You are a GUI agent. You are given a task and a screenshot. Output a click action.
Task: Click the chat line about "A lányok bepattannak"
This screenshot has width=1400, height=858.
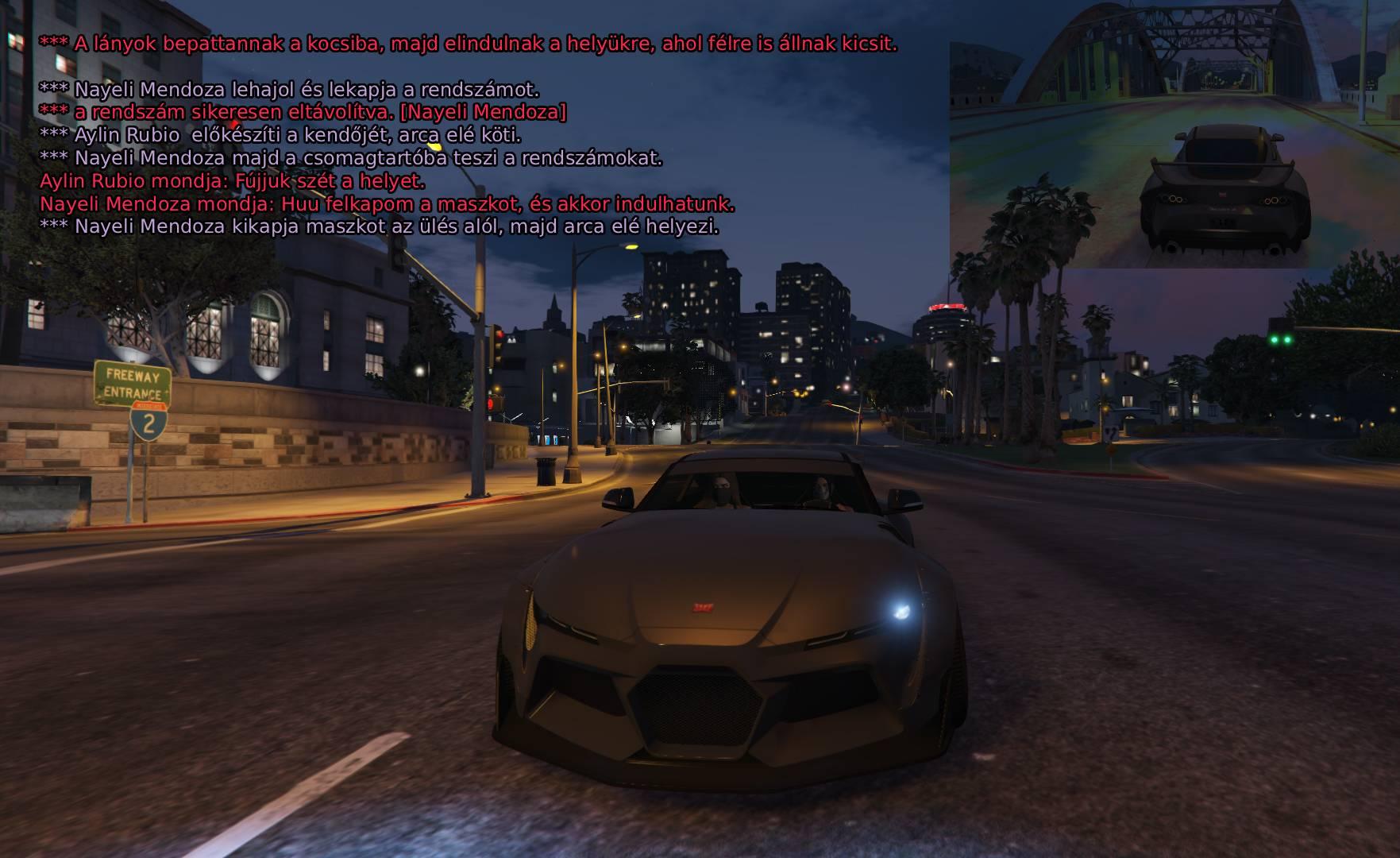(x=468, y=44)
